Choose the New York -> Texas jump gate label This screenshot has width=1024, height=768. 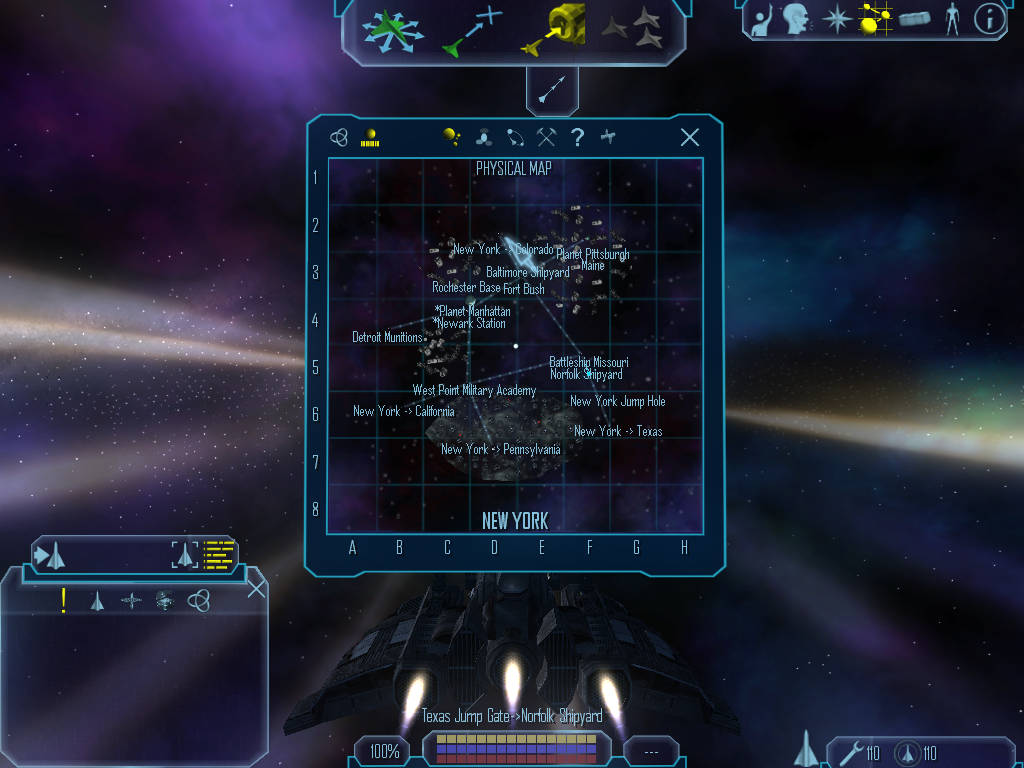[x=618, y=431]
